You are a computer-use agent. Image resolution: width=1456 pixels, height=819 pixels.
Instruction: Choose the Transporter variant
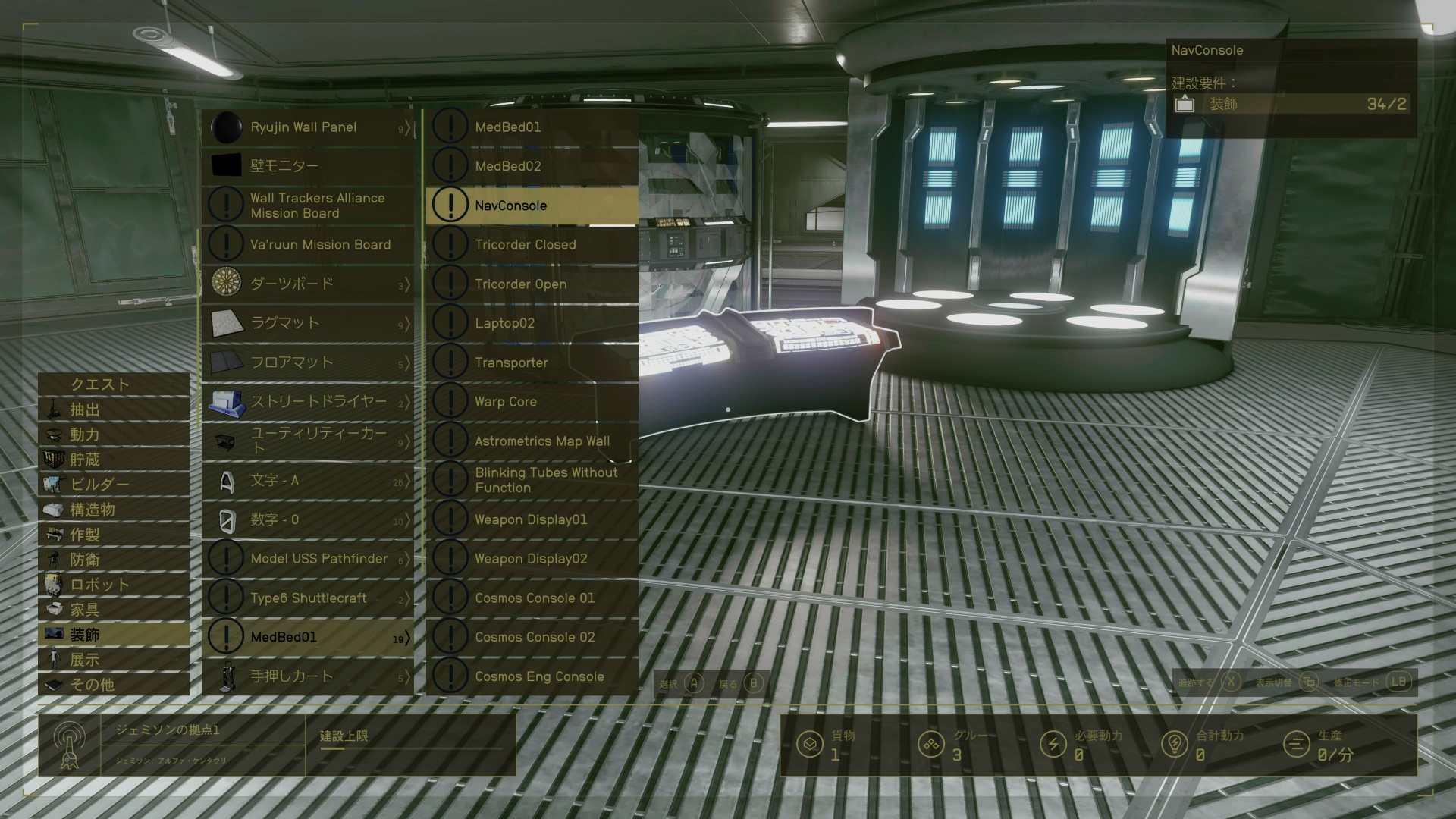[x=532, y=362]
